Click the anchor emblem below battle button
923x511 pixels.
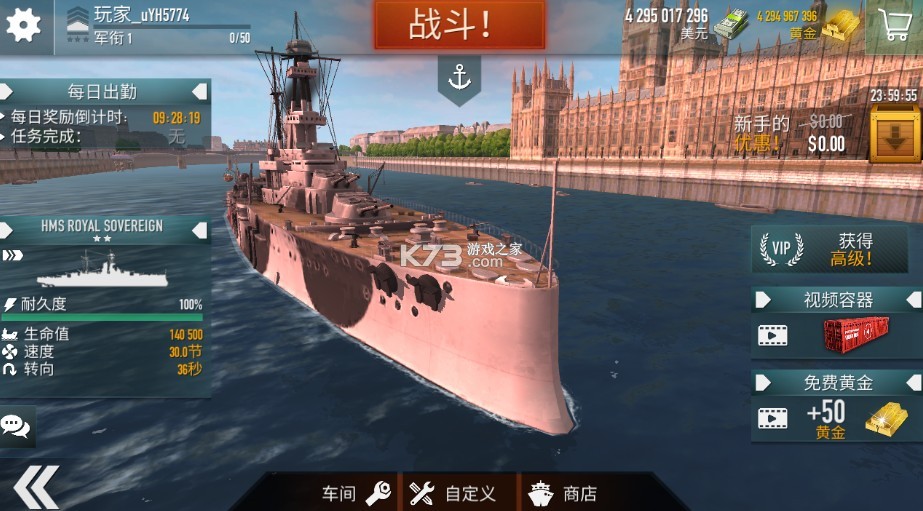[x=459, y=78]
